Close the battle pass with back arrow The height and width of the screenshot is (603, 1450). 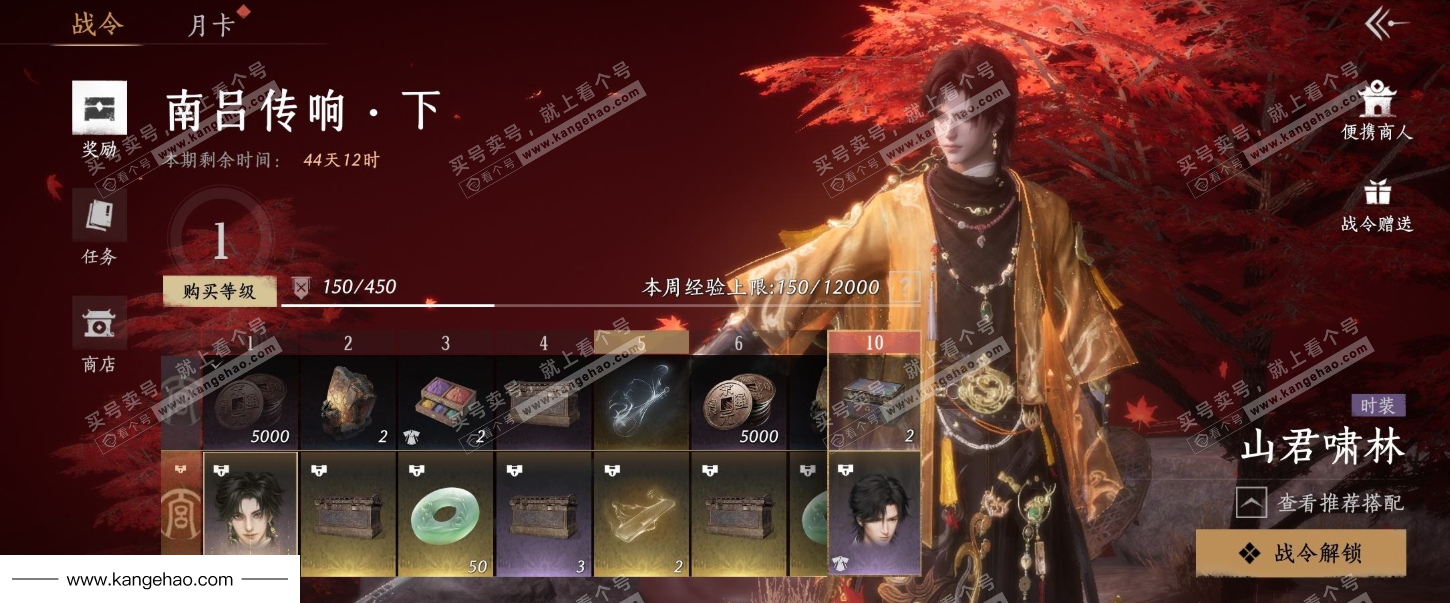coord(1386,25)
